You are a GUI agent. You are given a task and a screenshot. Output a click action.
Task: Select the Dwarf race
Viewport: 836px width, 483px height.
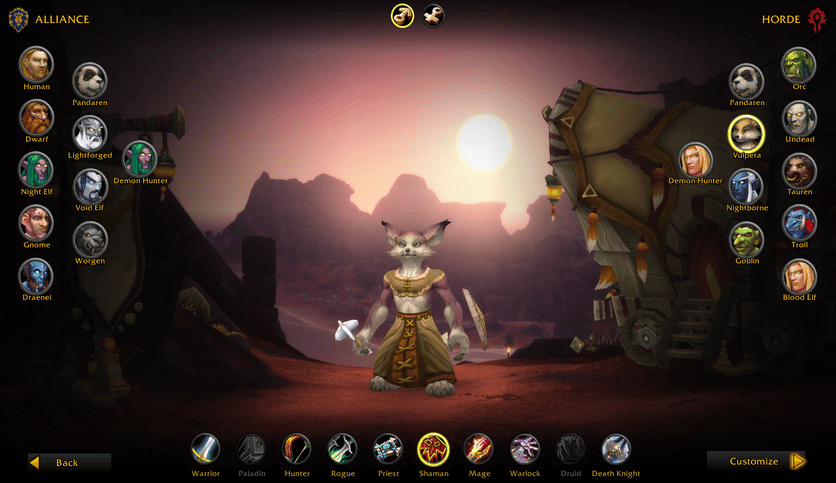(36, 117)
